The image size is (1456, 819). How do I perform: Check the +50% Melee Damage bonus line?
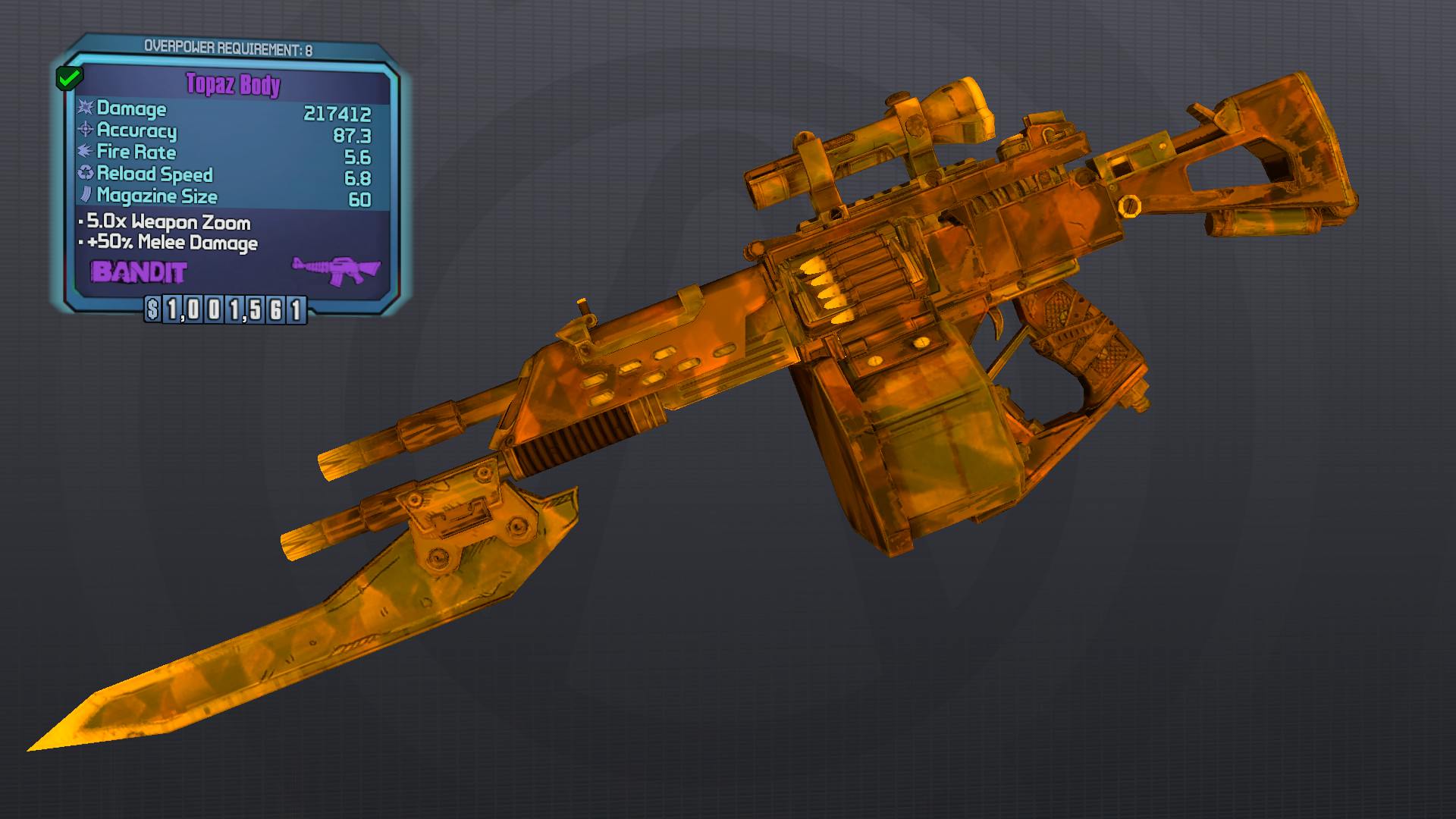coord(169,243)
